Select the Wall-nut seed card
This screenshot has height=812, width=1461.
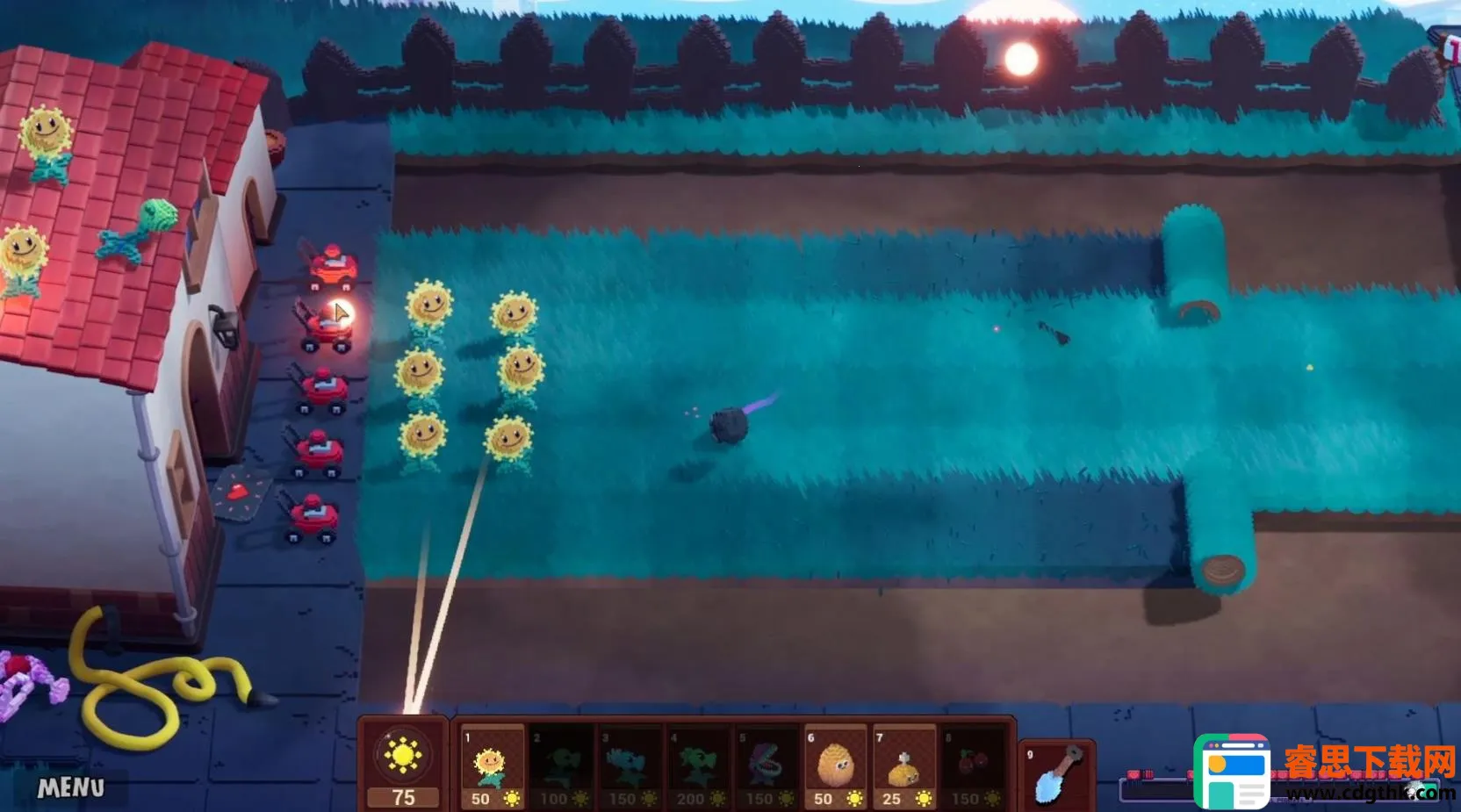(835, 766)
